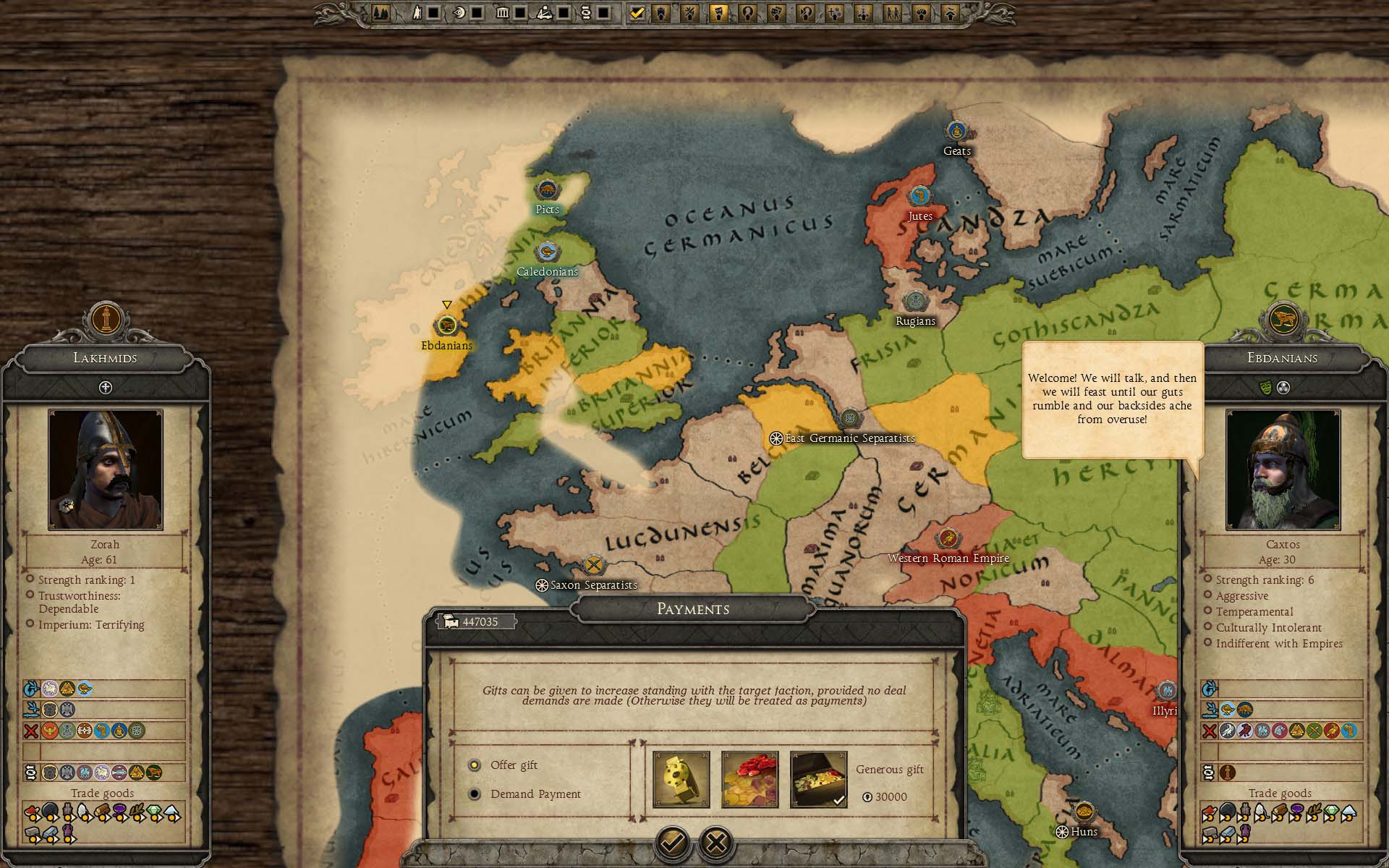Open the Western Roman Empire faction marker
Screen dimensions: 1389x868
(948, 538)
